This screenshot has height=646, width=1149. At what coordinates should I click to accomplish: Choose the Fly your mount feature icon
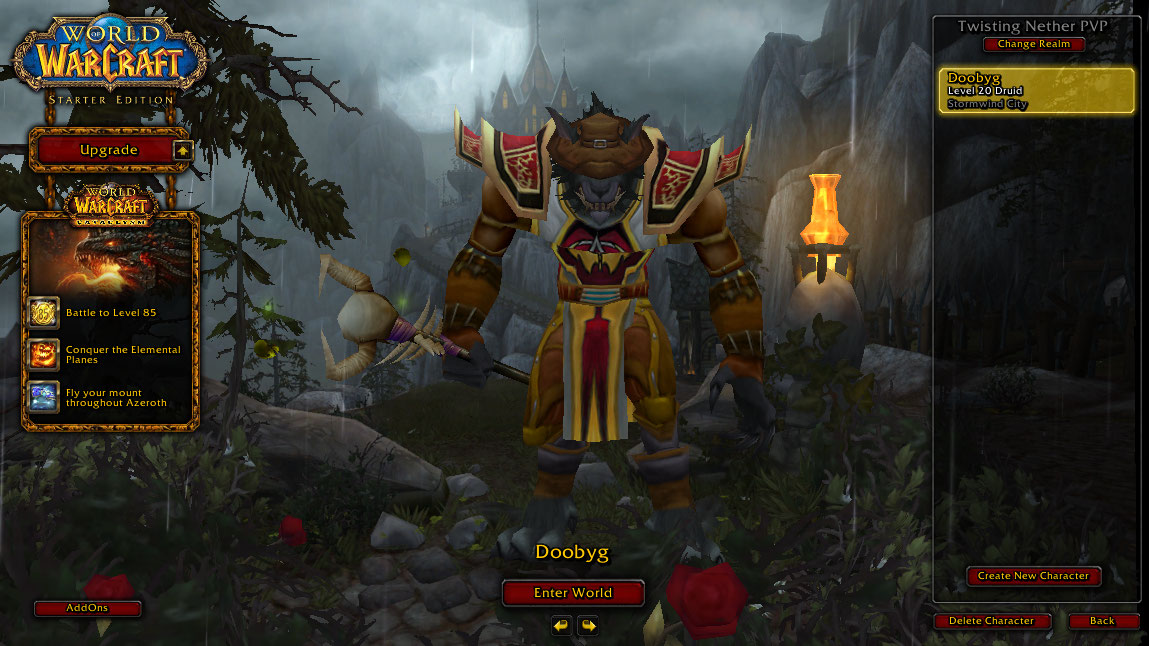[44, 397]
